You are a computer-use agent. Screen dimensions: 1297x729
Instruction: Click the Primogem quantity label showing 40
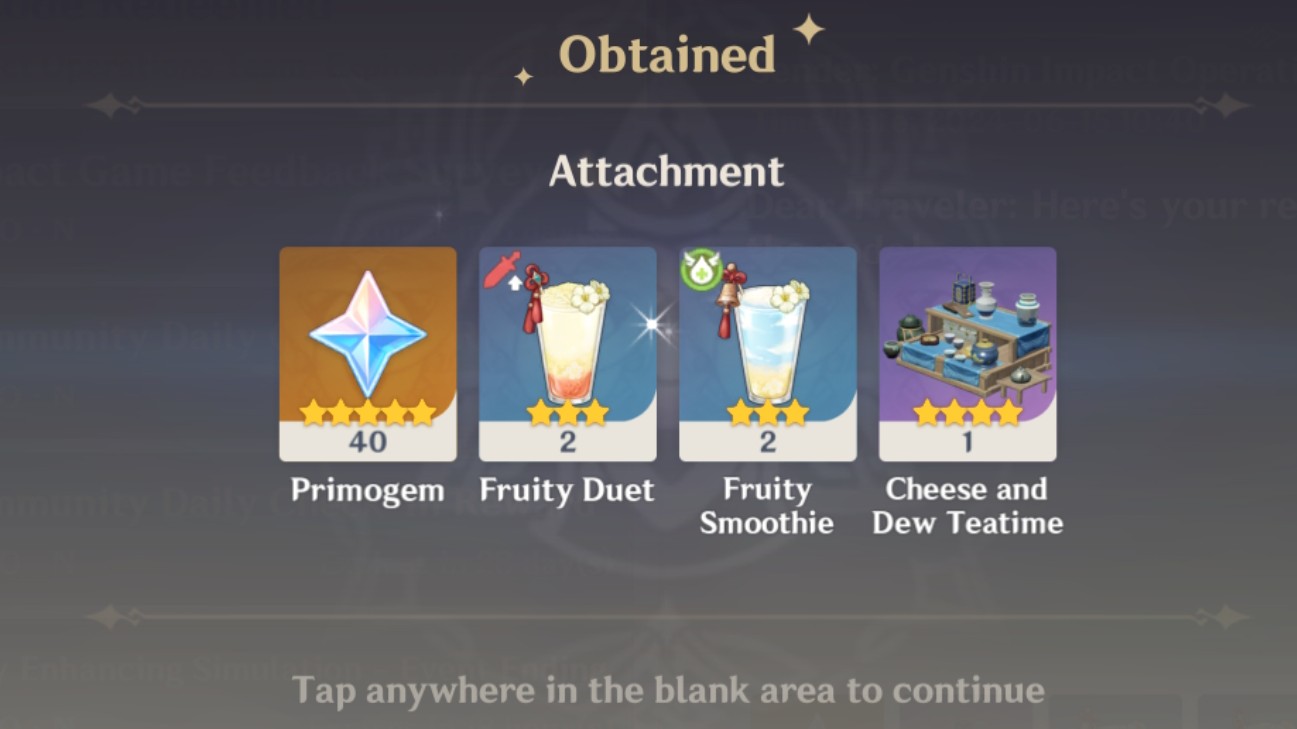pos(368,441)
